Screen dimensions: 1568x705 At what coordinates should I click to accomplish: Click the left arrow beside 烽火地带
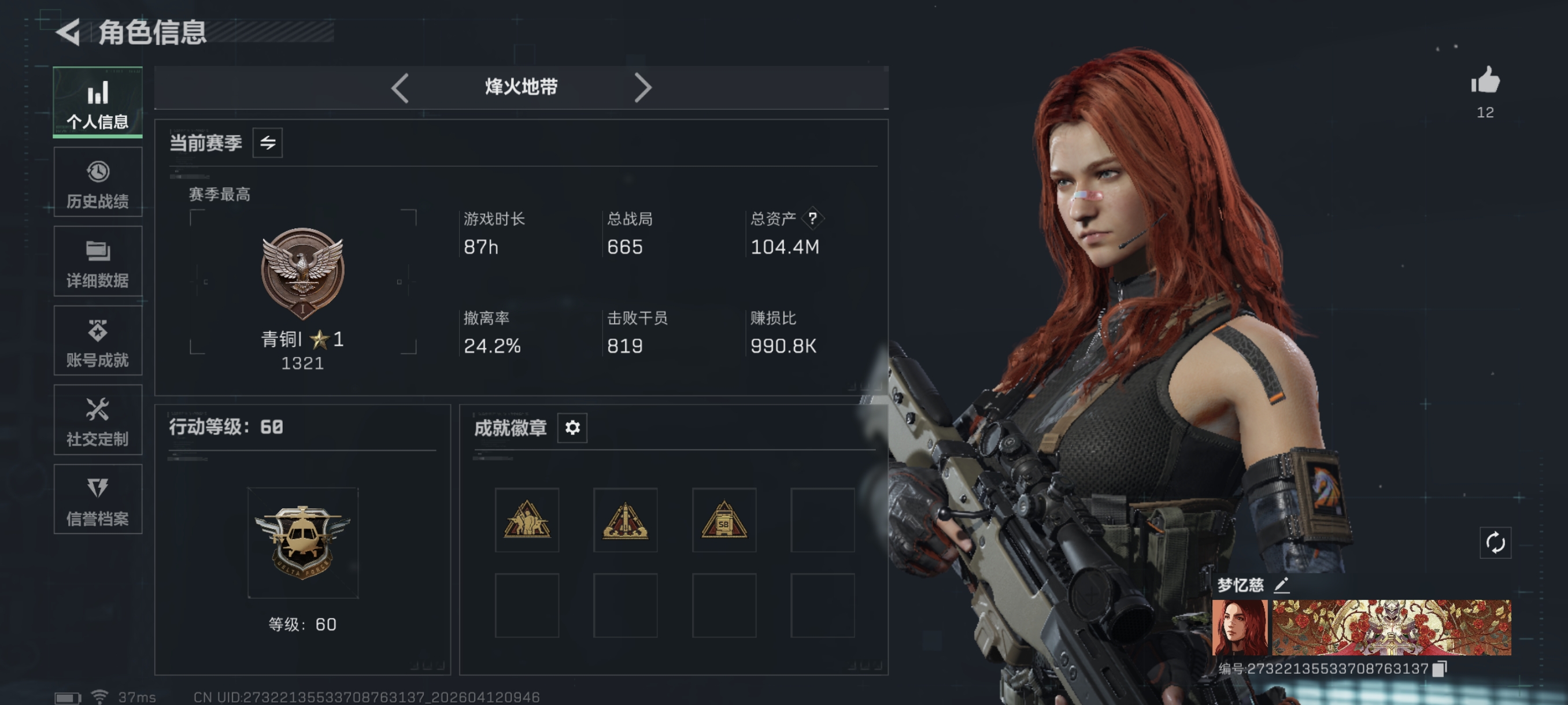[x=400, y=88]
